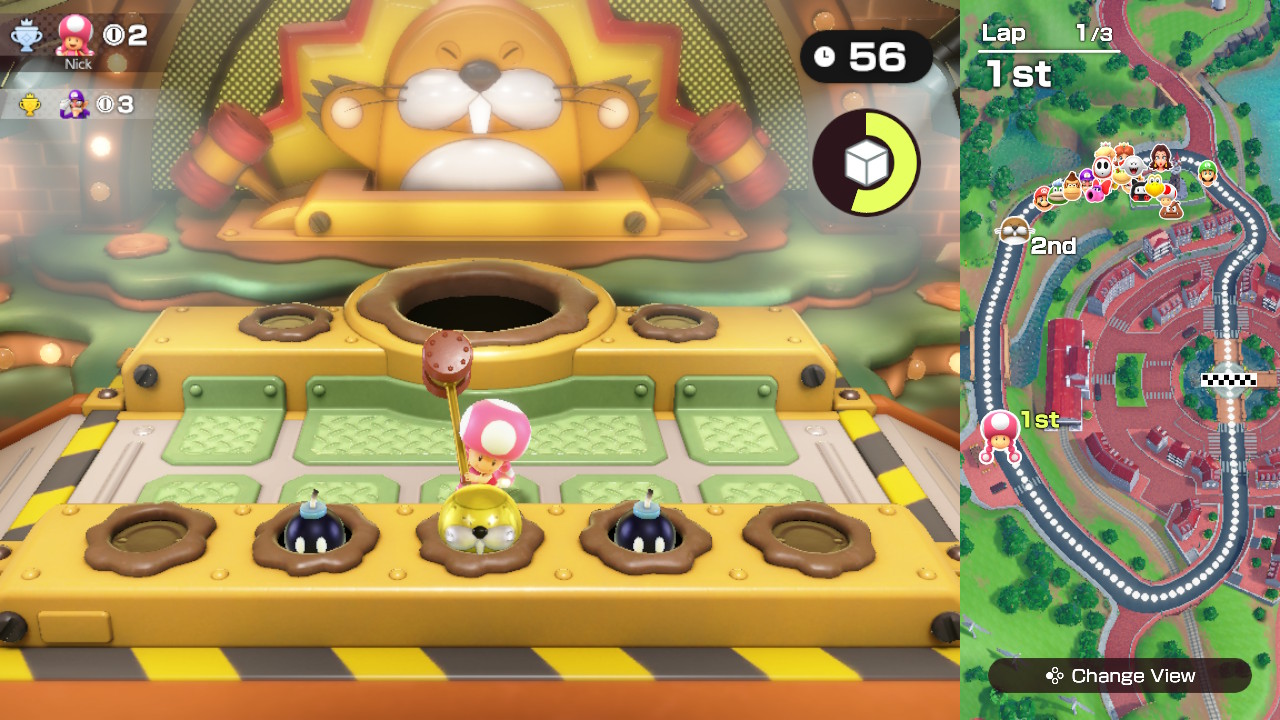The width and height of the screenshot is (1280, 720).
Task: Click the Goomba icon below the character pack
Action: click(1171, 211)
